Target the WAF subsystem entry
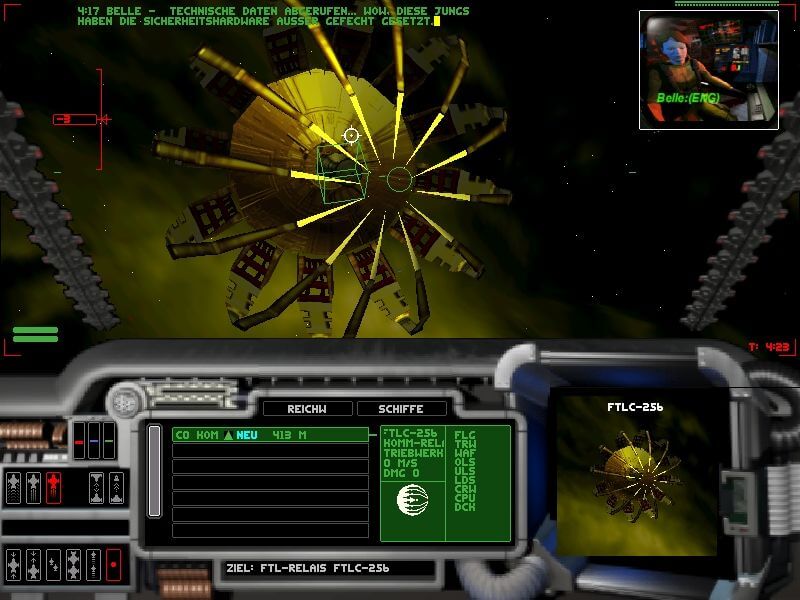Viewport: 800px width, 600px height. coord(465,453)
